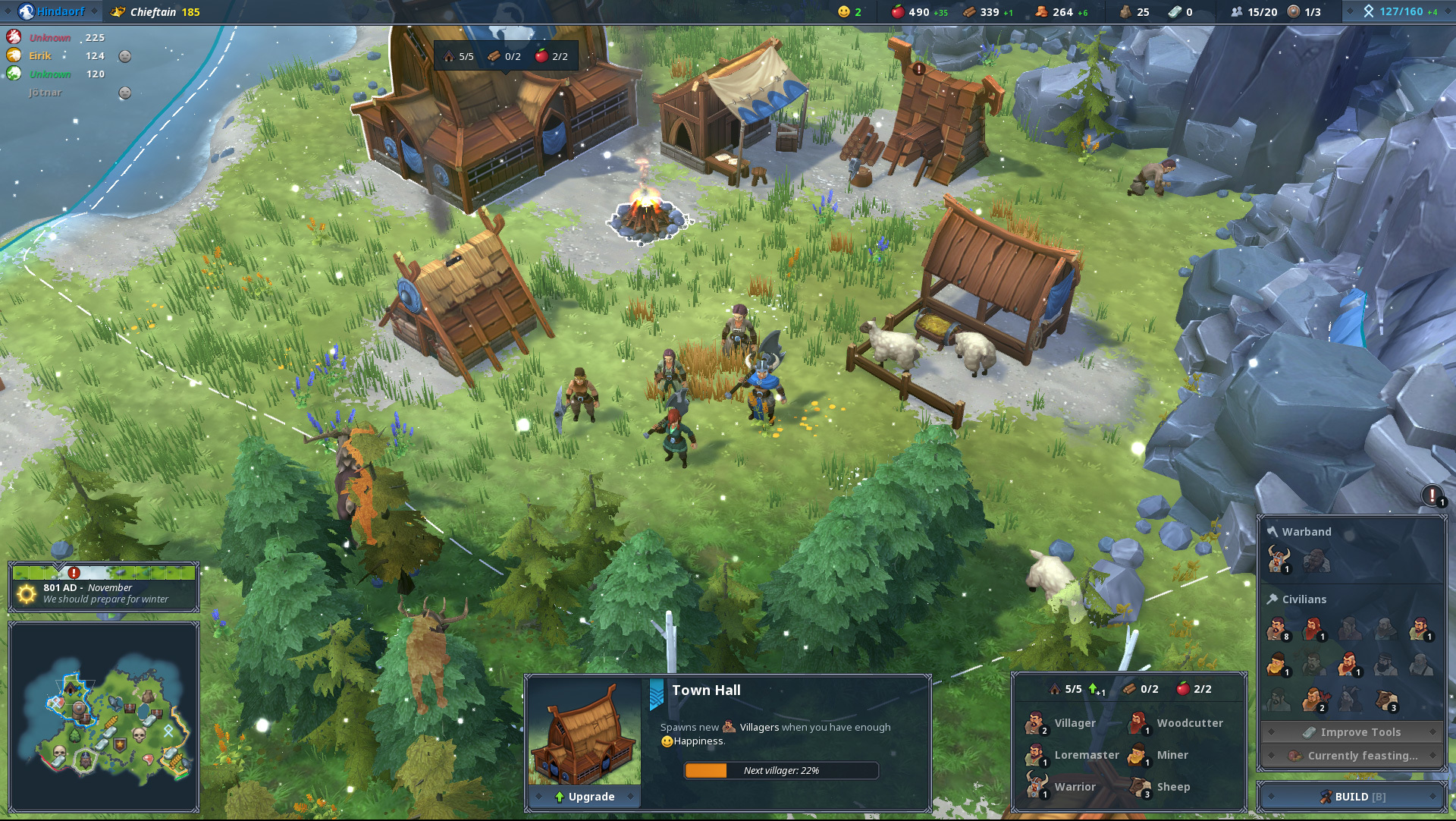
Task: Select the sheep icon in Civilians panel
Action: click(x=1387, y=700)
